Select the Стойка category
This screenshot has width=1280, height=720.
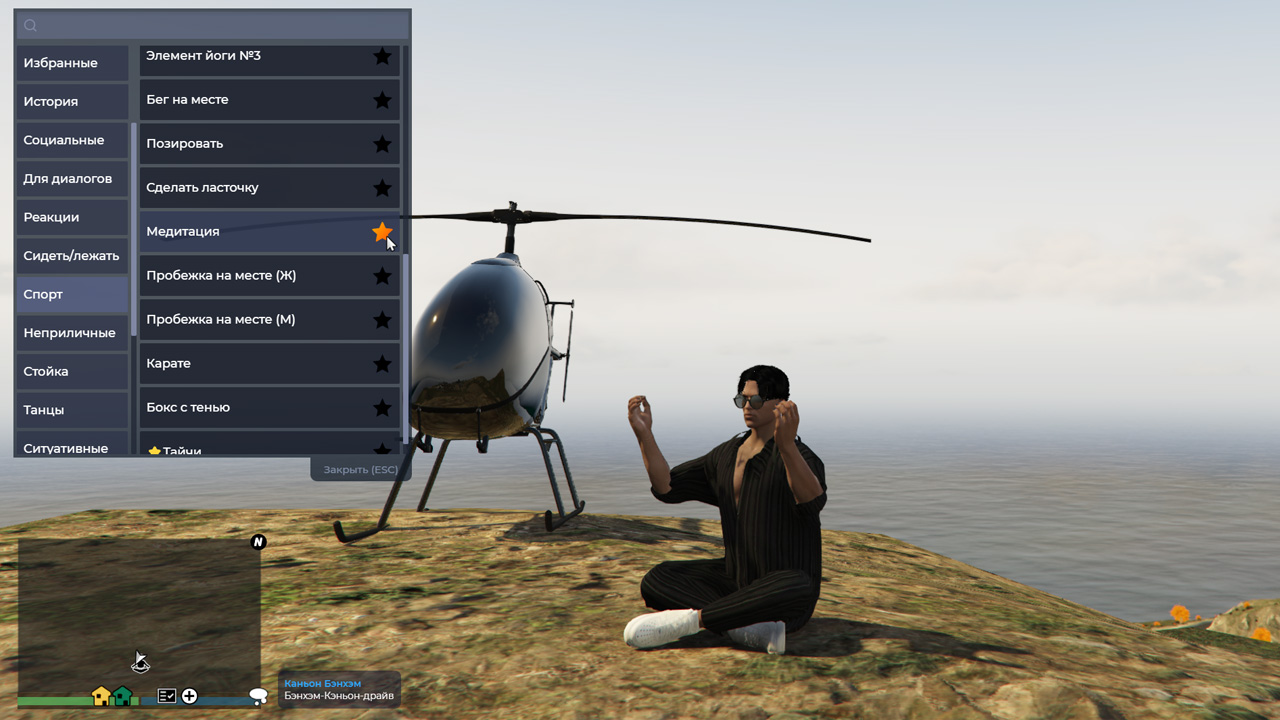click(71, 371)
